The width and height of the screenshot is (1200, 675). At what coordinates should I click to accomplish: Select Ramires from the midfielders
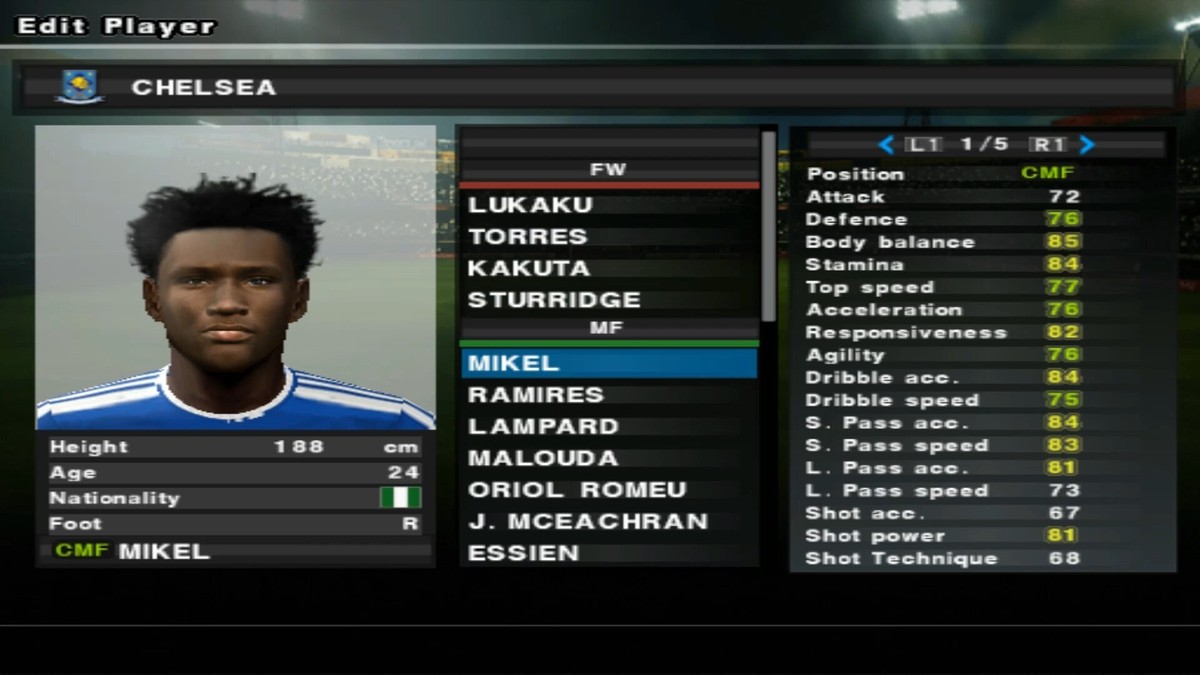click(x=536, y=395)
